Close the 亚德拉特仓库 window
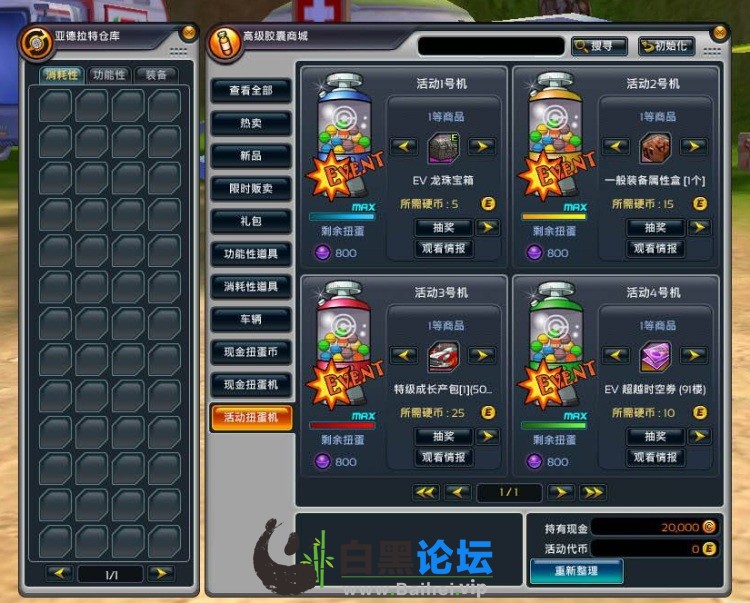Screen dimensions: 750x603 click(x=187, y=32)
